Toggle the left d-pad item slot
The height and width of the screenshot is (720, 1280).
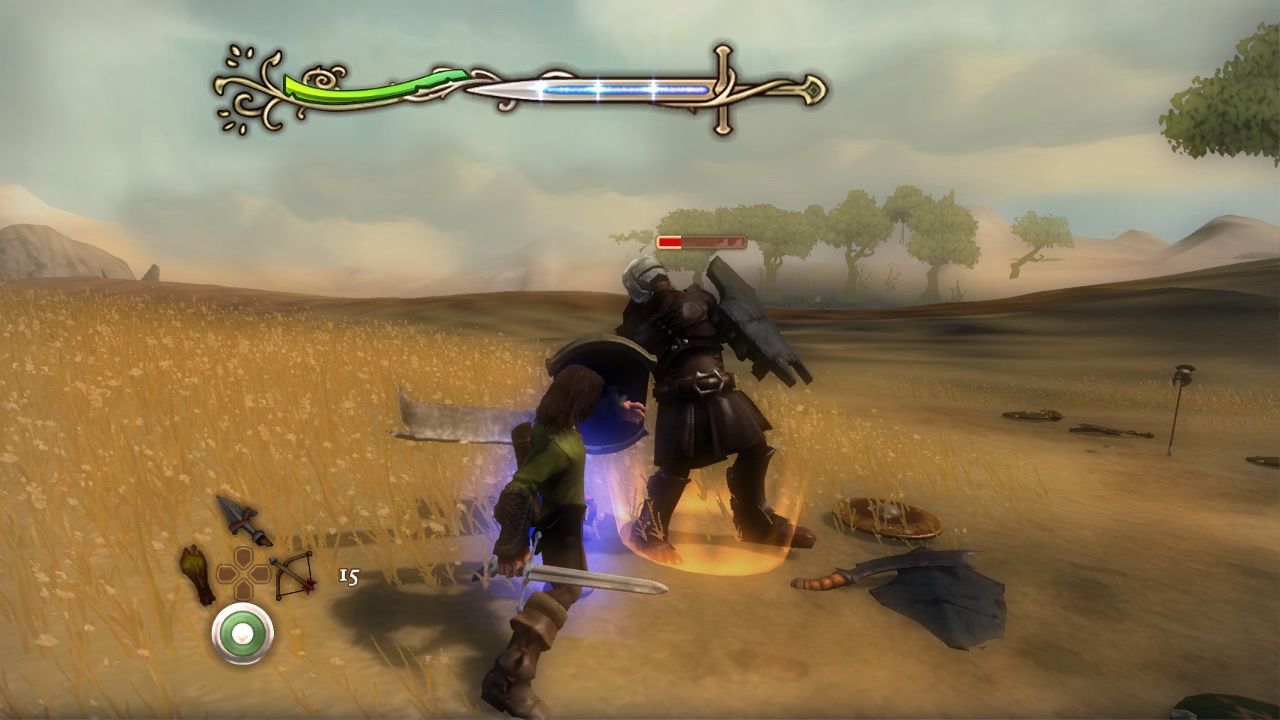228,573
